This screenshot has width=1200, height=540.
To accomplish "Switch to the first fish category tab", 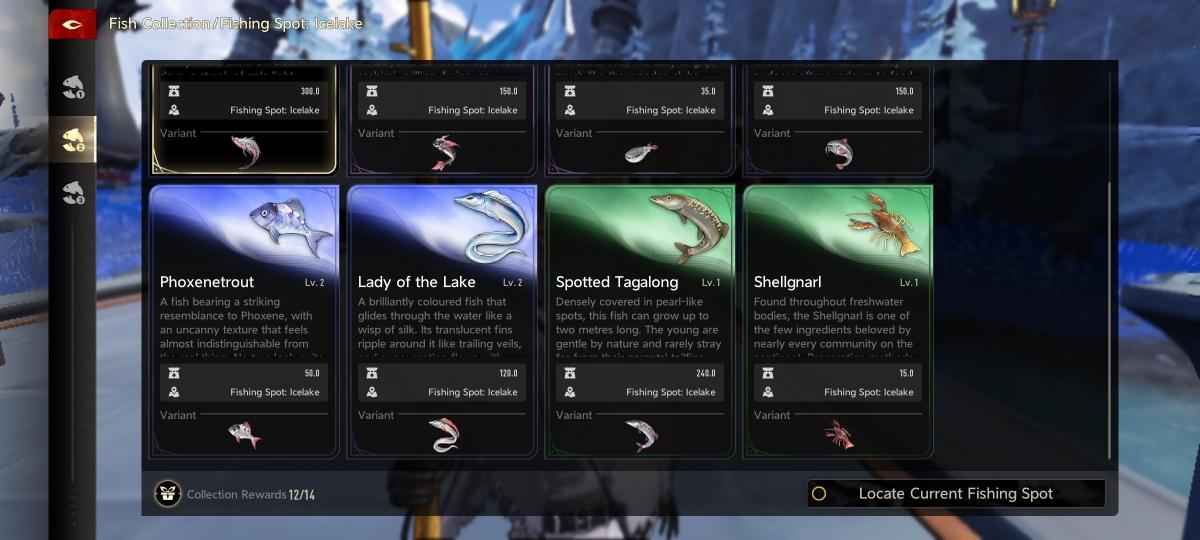I will click(73, 87).
